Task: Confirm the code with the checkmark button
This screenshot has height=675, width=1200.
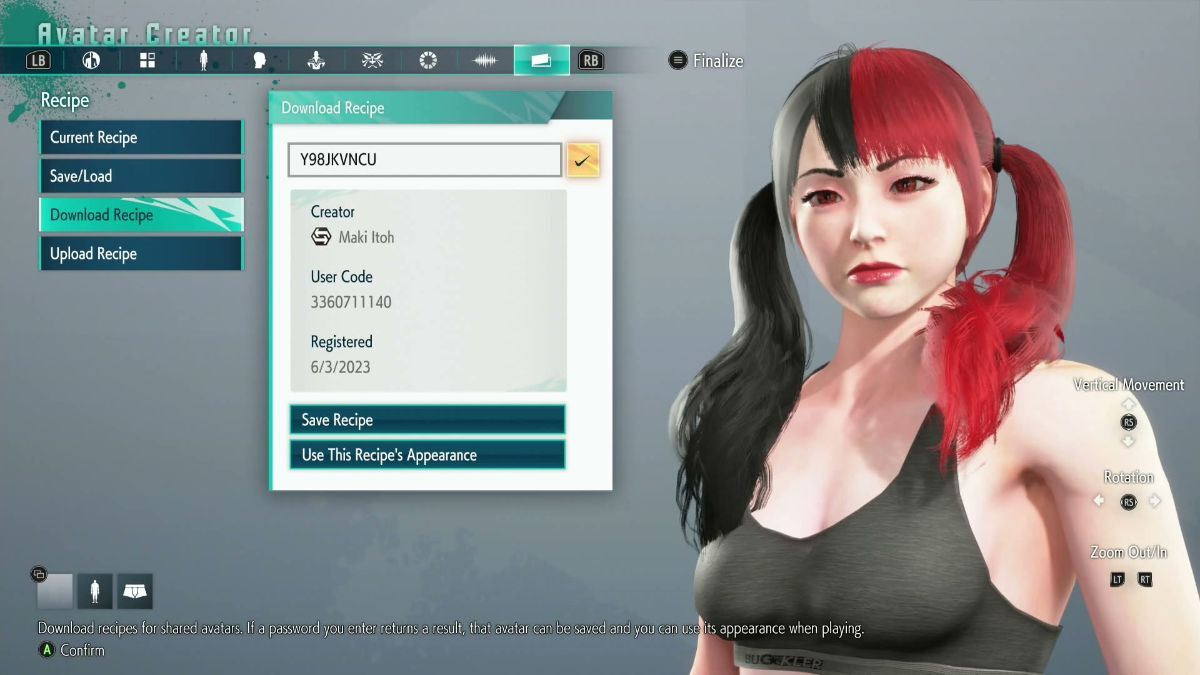Action: point(583,160)
